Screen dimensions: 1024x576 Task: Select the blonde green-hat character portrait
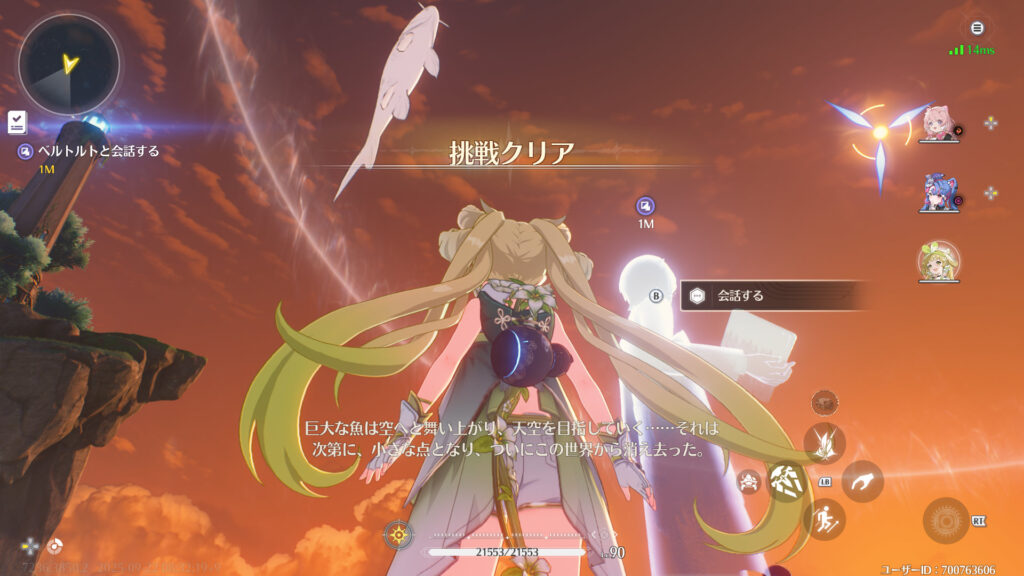pyautogui.click(x=938, y=261)
